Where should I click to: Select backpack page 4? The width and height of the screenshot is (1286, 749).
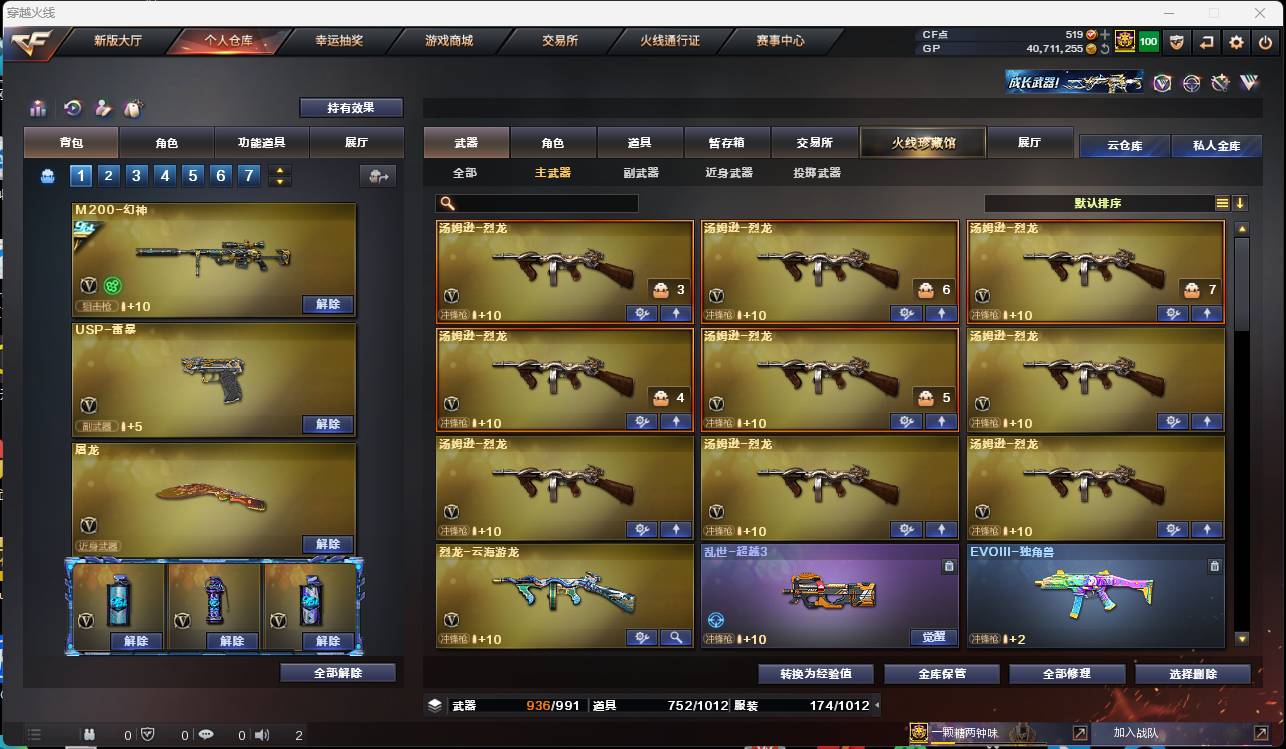click(x=164, y=175)
